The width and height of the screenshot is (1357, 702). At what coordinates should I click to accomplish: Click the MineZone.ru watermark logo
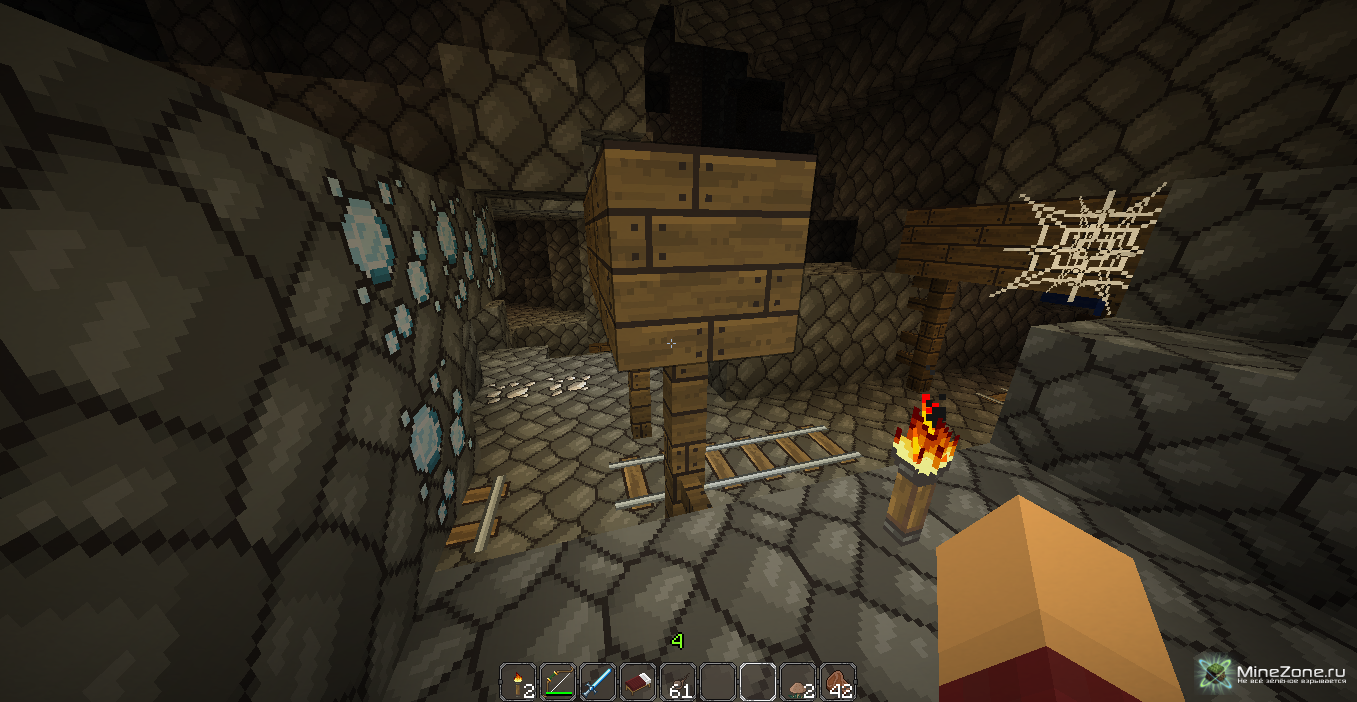pos(1215,672)
